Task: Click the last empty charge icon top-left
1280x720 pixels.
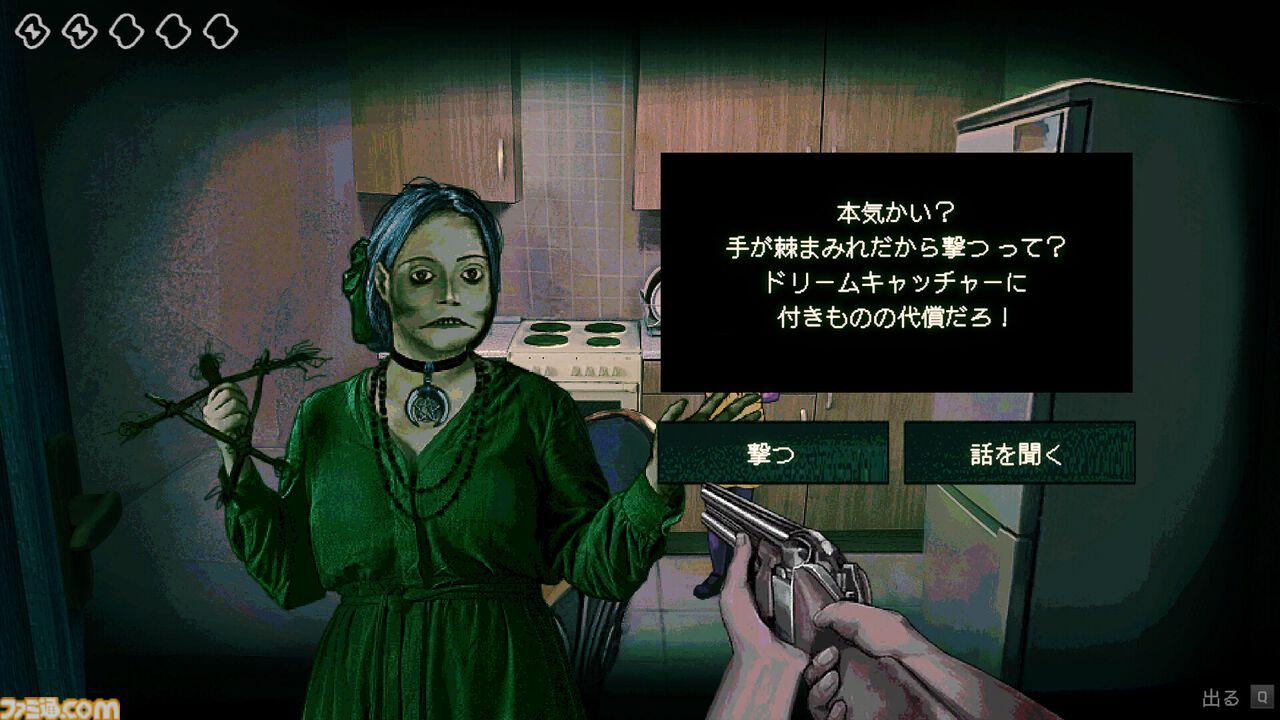Action: click(x=218, y=30)
